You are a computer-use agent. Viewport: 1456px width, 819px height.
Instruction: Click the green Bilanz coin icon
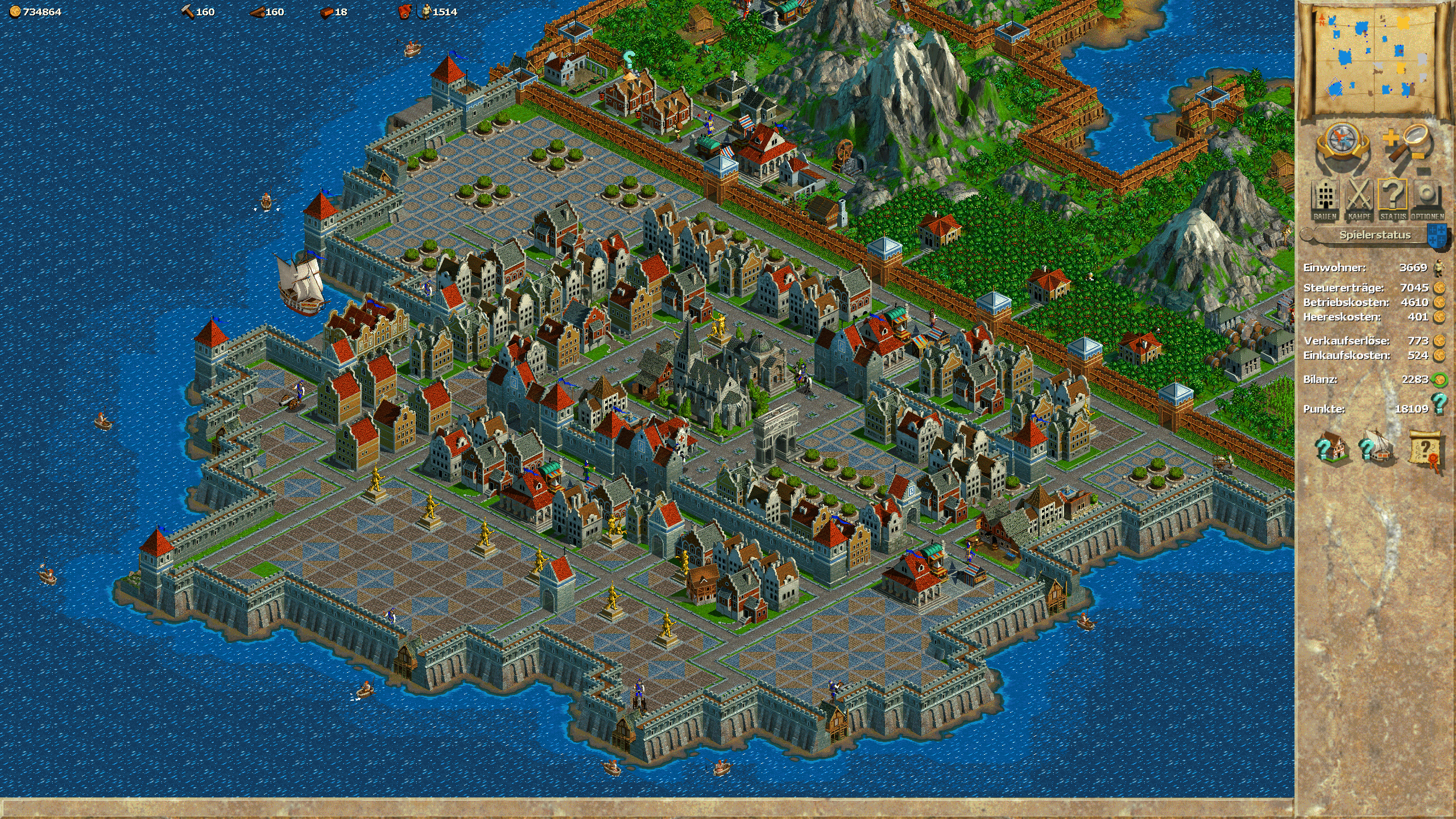(x=1439, y=379)
